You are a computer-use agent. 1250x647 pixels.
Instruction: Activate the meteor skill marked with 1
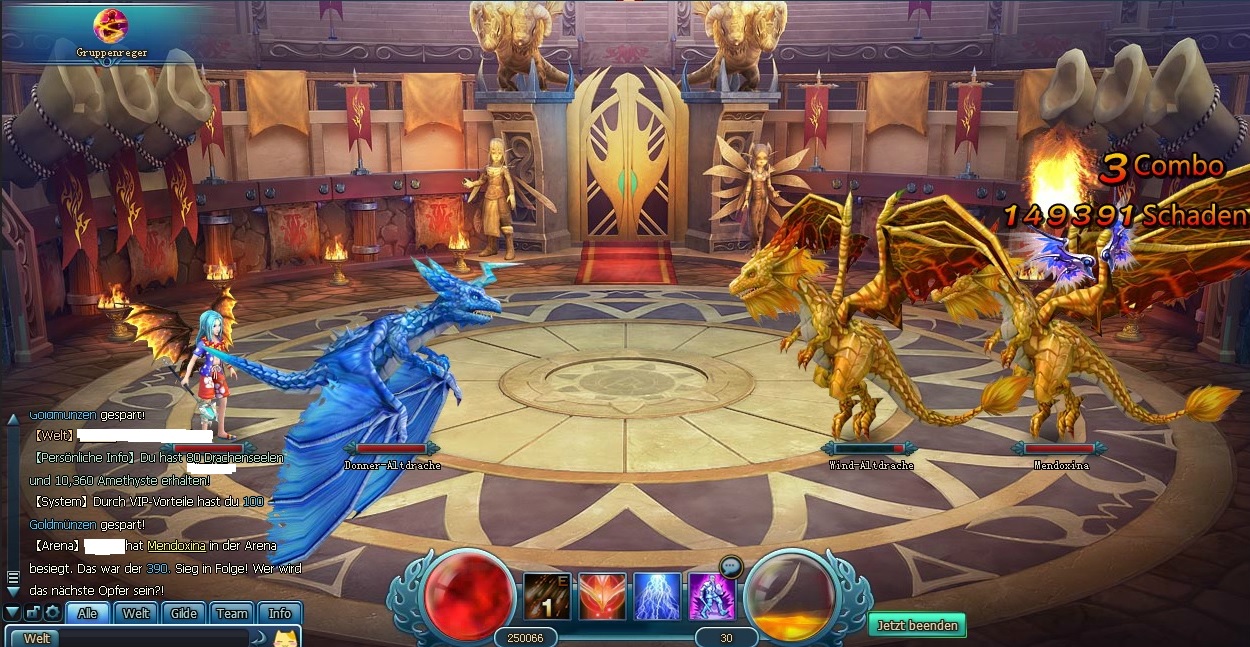pyautogui.click(x=547, y=596)
